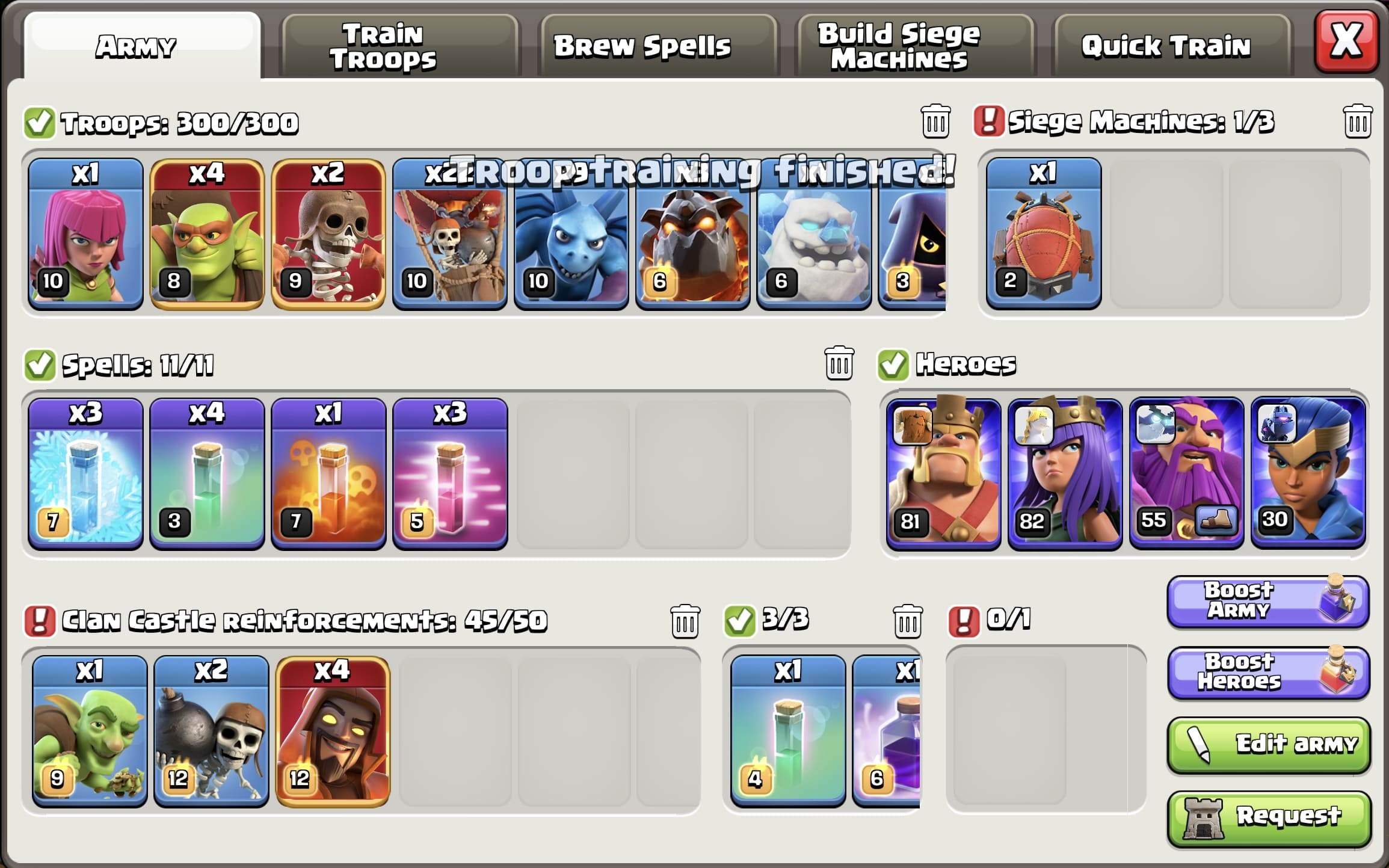Viewport: 1389px width, 868px height.
Task: Clear all brewed spells using the trash icon
Action: click(839, 363)
